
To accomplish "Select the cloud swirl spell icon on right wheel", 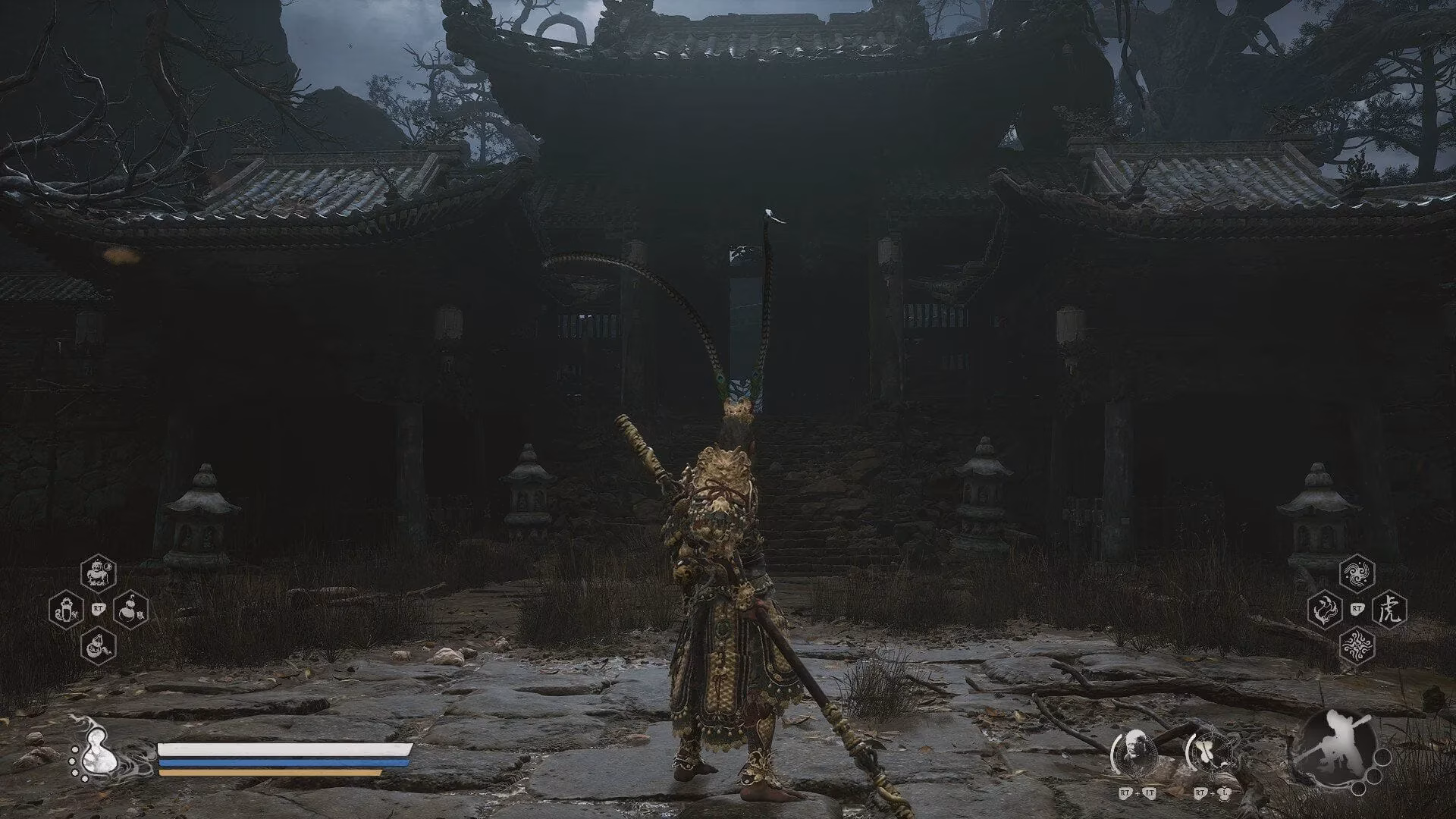I will (x=1357, y=573).
